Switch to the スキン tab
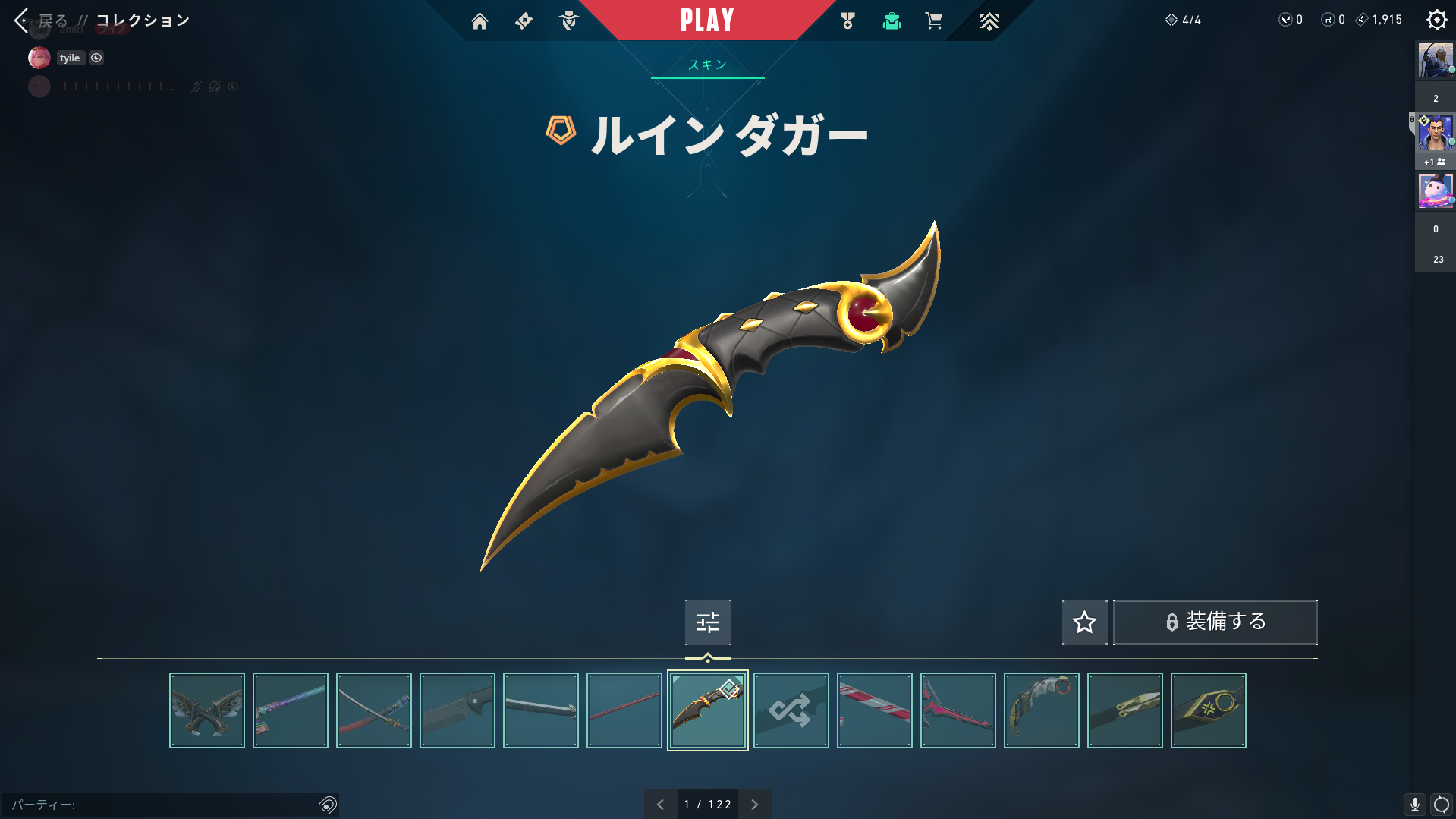Screen dimensions: 1456x819 (707, 65)
